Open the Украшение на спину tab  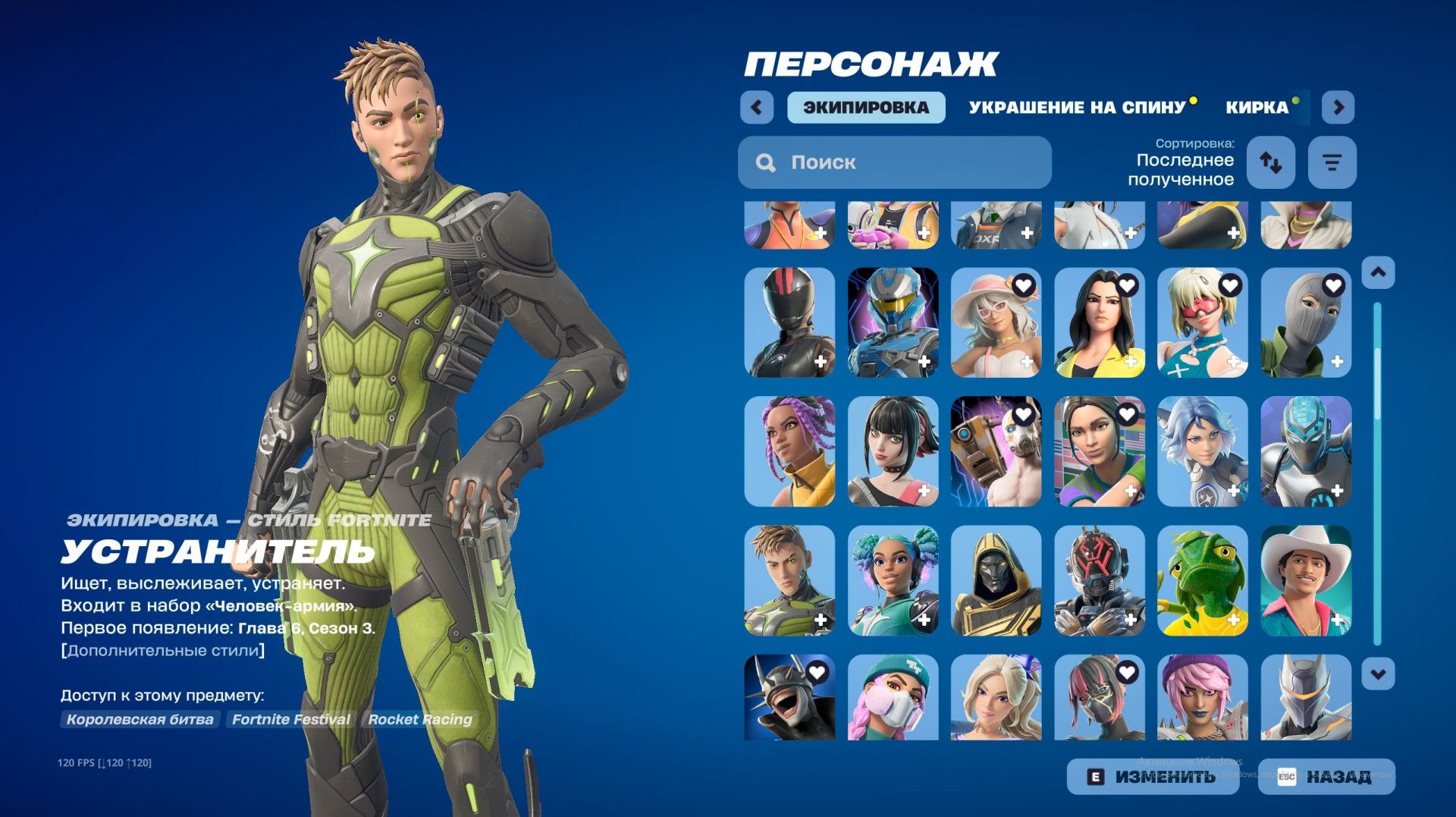1077,108
